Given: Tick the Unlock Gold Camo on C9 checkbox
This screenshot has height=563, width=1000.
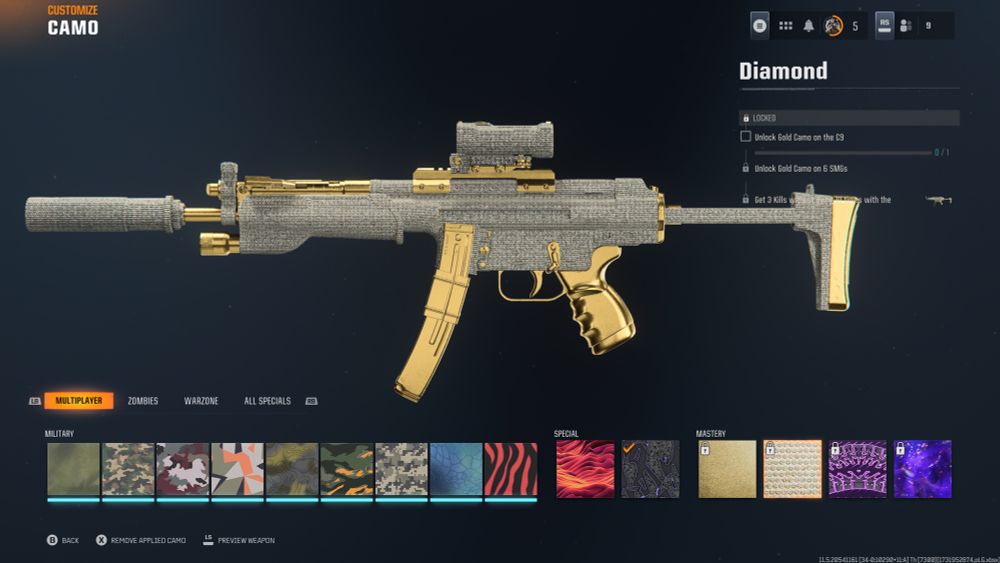Looking at the screenshot, I should (x=745, y=136).
